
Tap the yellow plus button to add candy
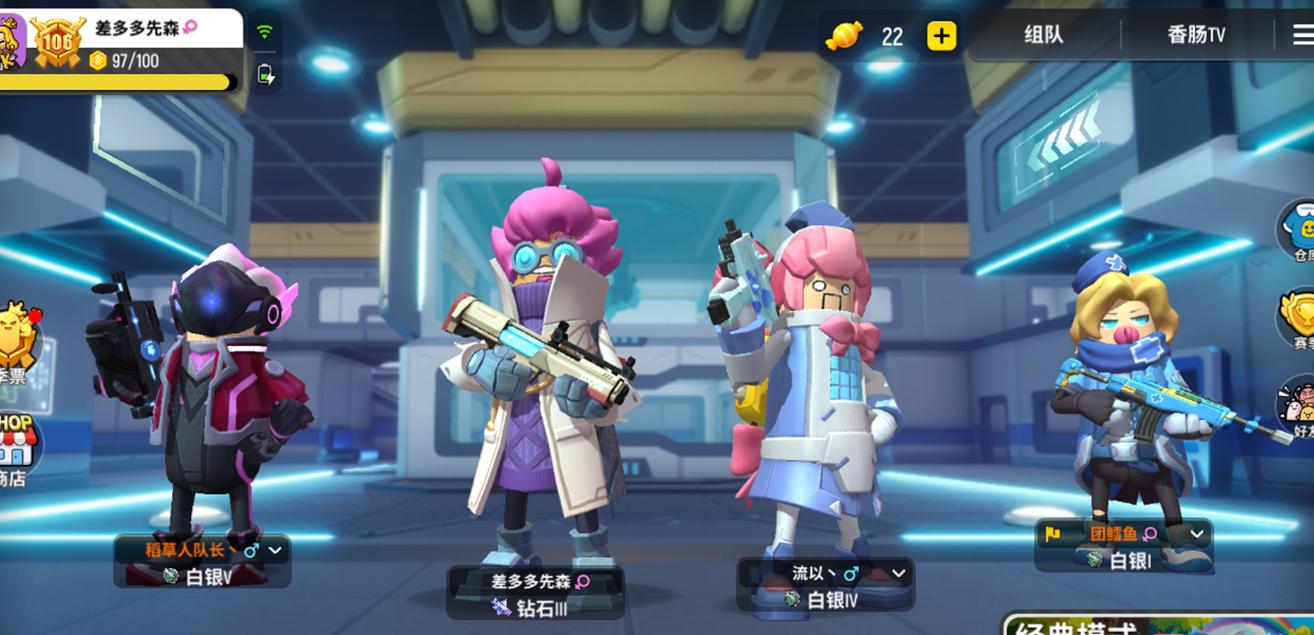tap(941, 36)
